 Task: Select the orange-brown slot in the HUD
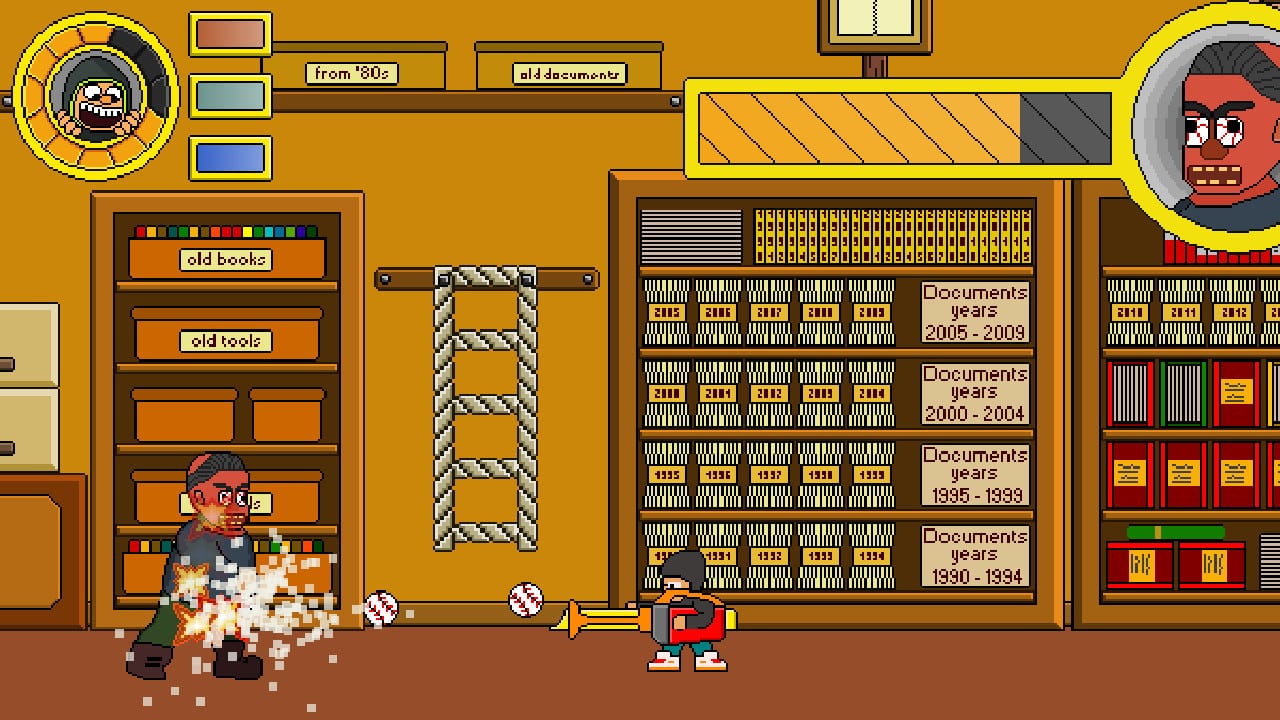pos(230,34)
